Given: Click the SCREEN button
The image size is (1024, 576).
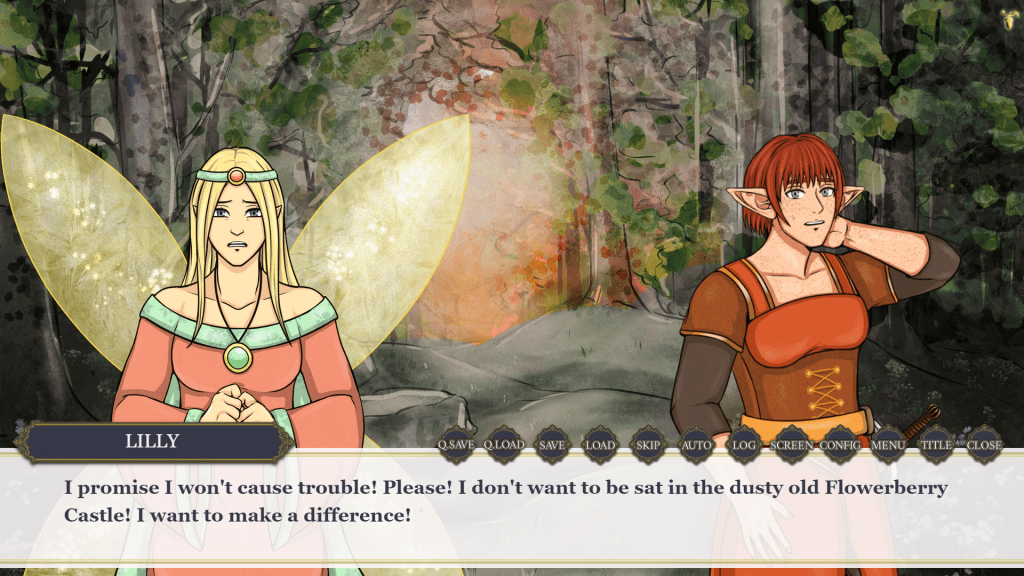Looking at the screenshot, I should [792, 445].
